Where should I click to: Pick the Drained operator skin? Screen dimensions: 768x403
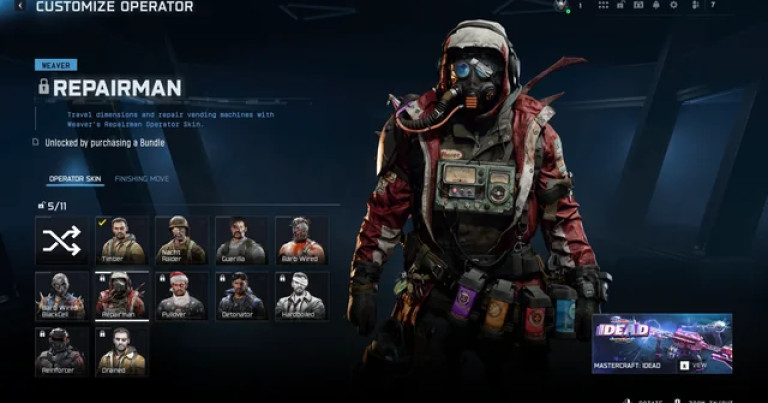[121, 351]
